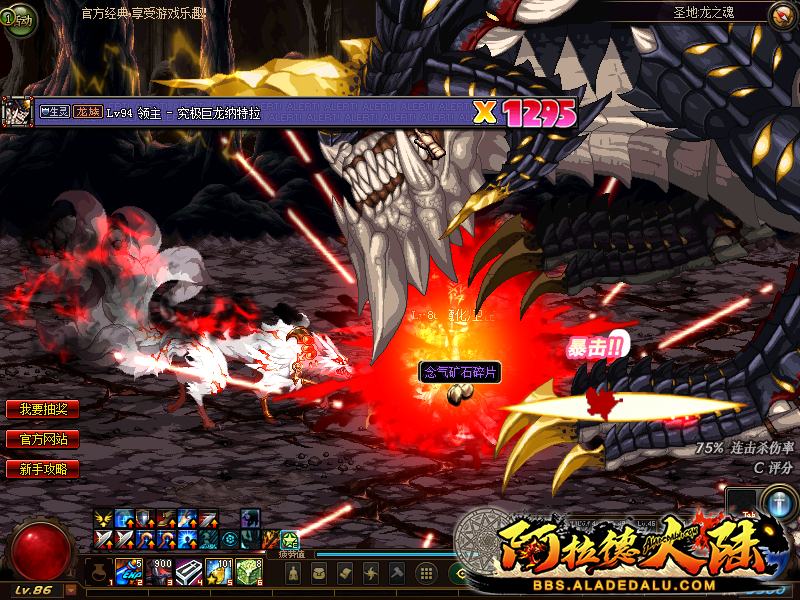
Task: Click the green star fatigue icon
Action: click(x=289, y=540)
